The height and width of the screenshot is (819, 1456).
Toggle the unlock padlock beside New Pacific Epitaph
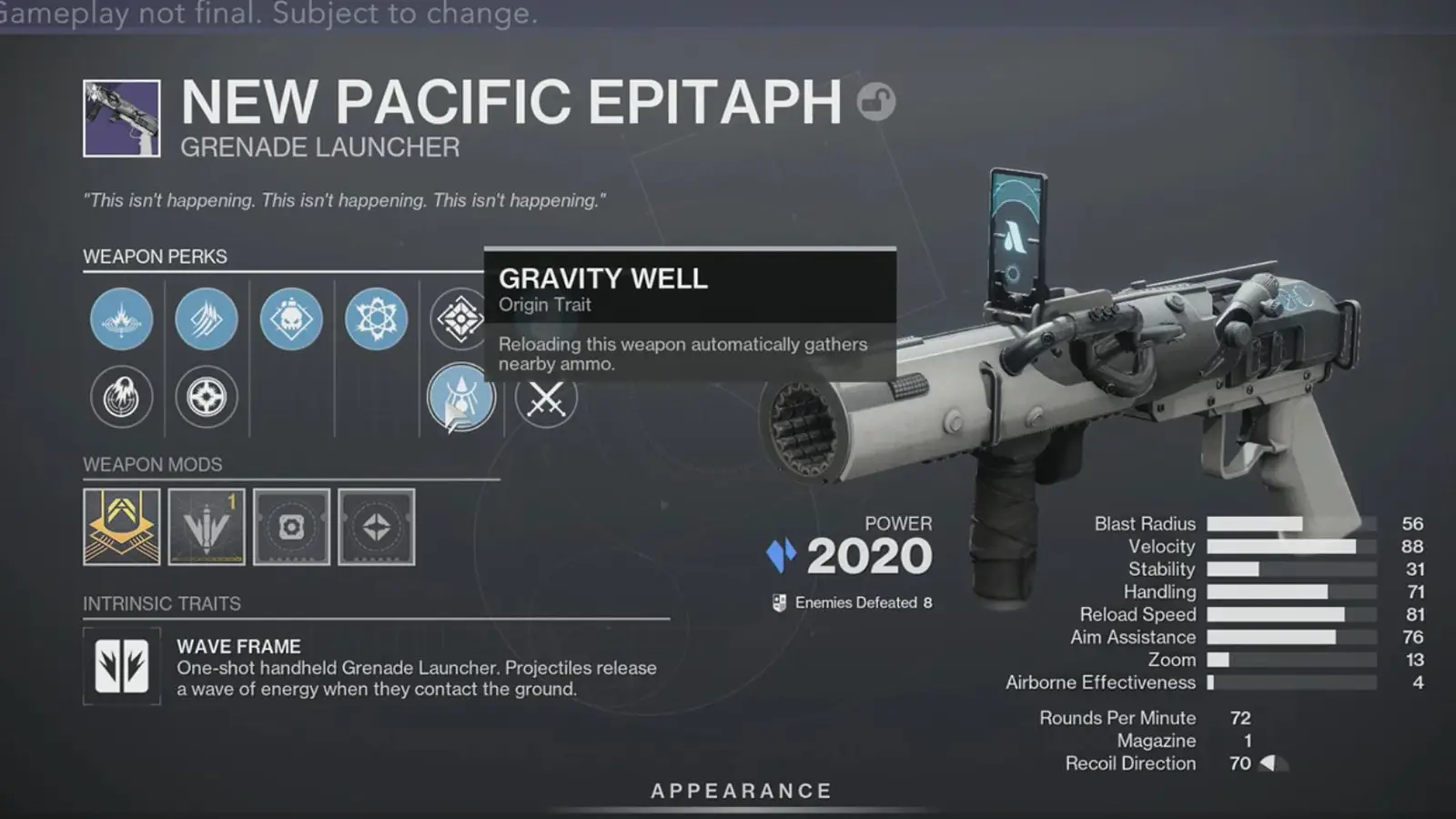pos(876,102)
